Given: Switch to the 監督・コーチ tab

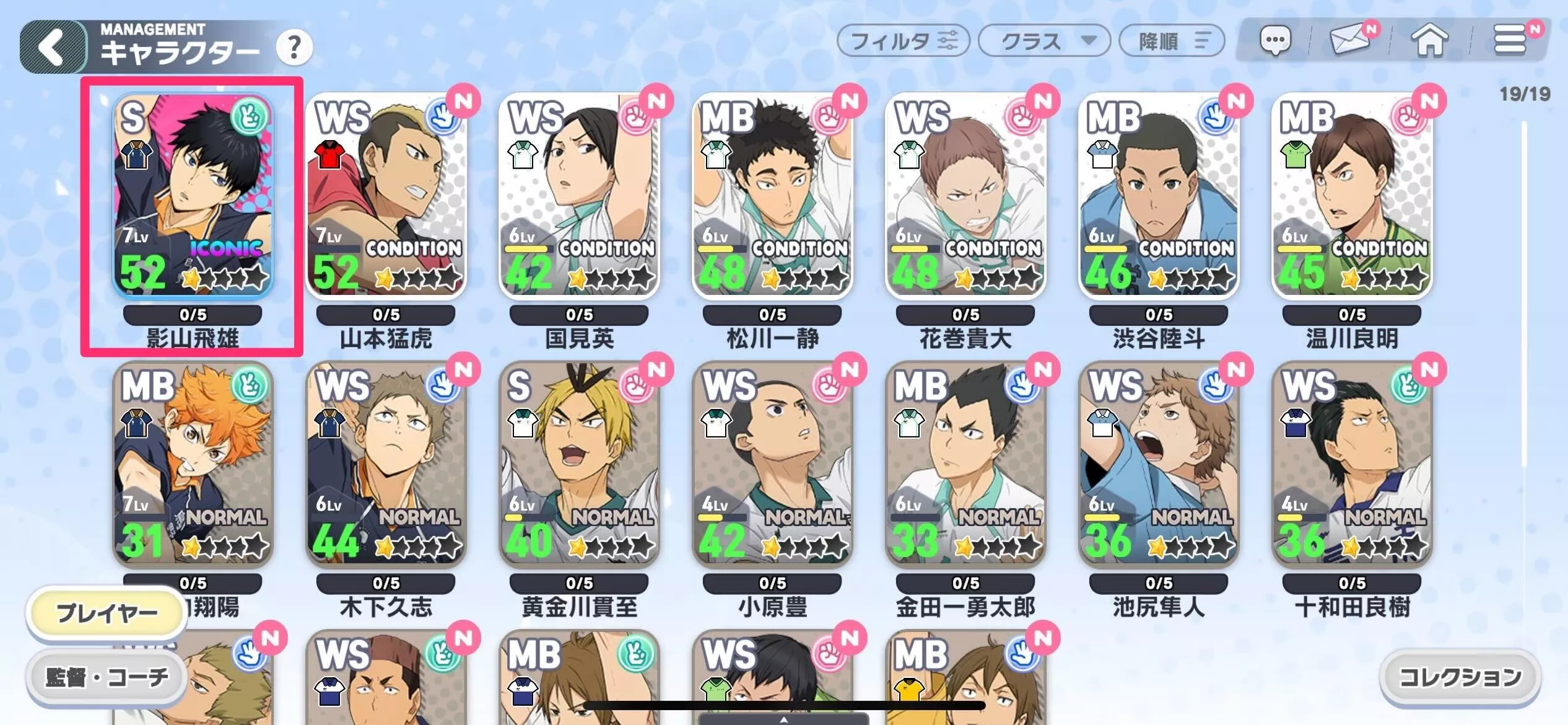Looking at the screenshot, I should pyautogui.click(x=107, y=677).
